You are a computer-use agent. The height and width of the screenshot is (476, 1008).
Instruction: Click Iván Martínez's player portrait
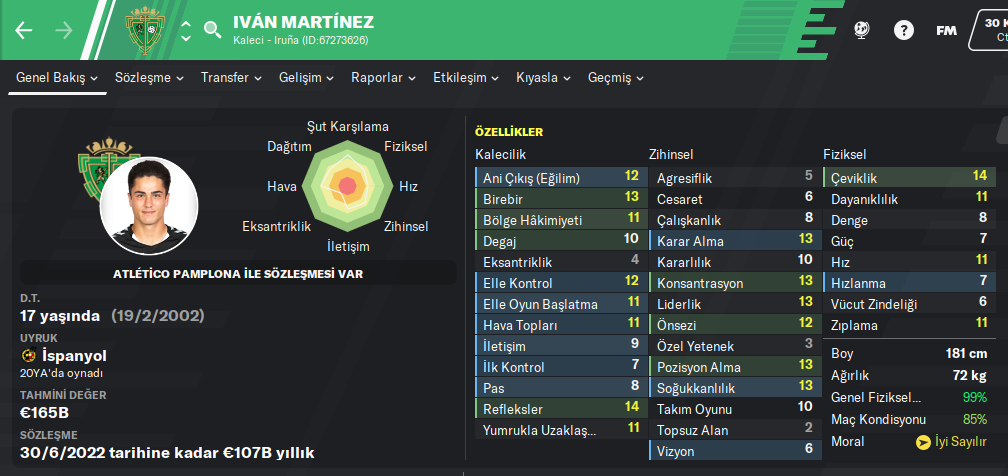click(x=148, y=206)
